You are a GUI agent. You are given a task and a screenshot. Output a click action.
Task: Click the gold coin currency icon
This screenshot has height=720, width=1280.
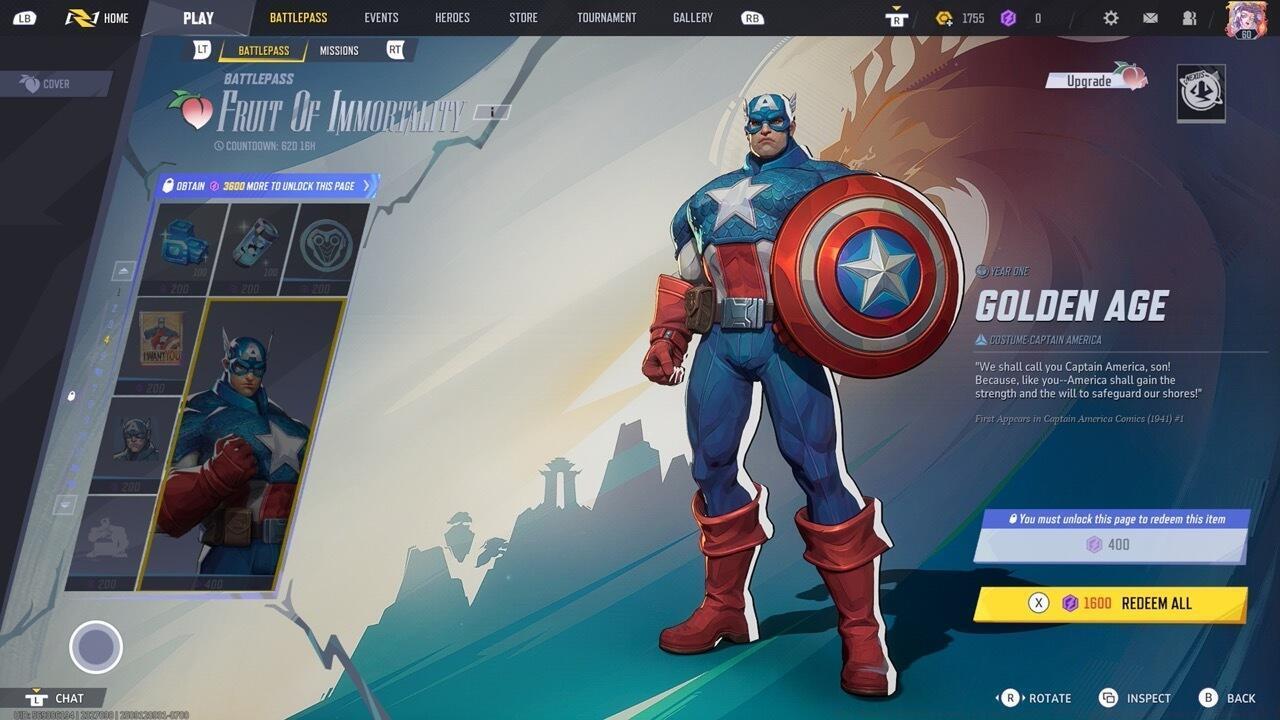[943, 17]
